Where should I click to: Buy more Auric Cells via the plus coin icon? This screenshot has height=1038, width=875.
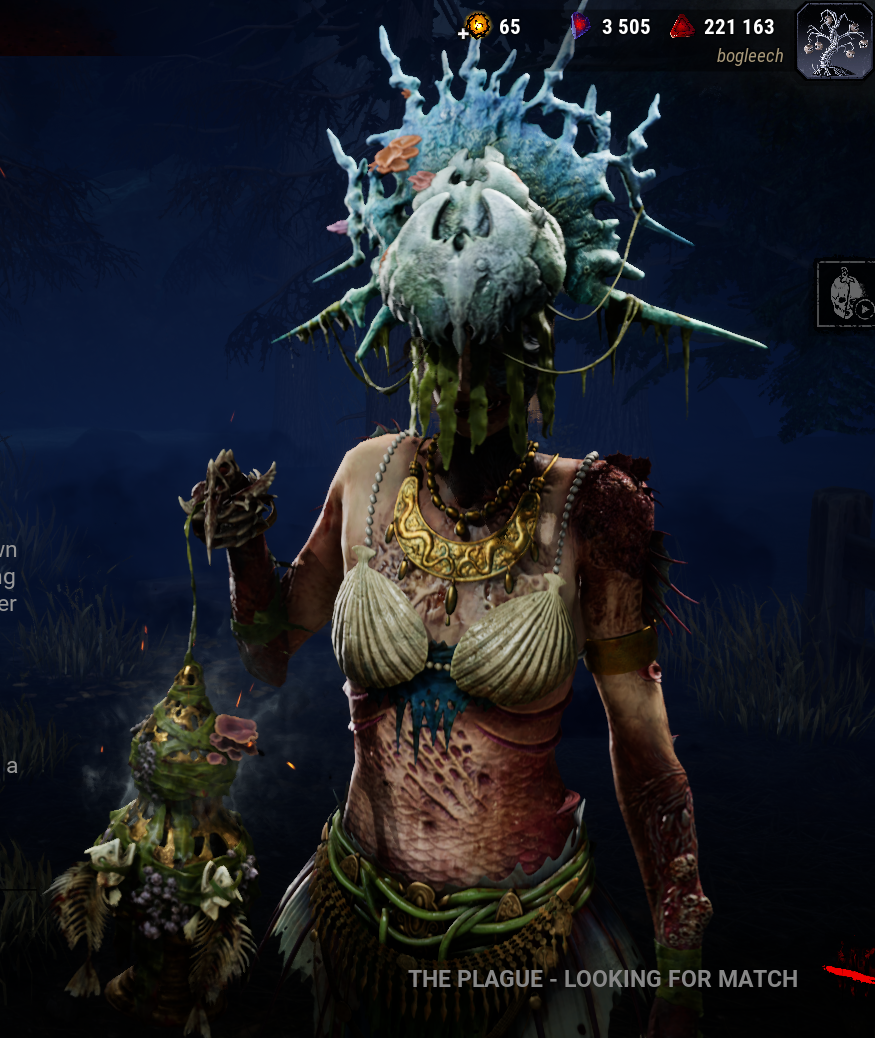(x=476, y=27)
